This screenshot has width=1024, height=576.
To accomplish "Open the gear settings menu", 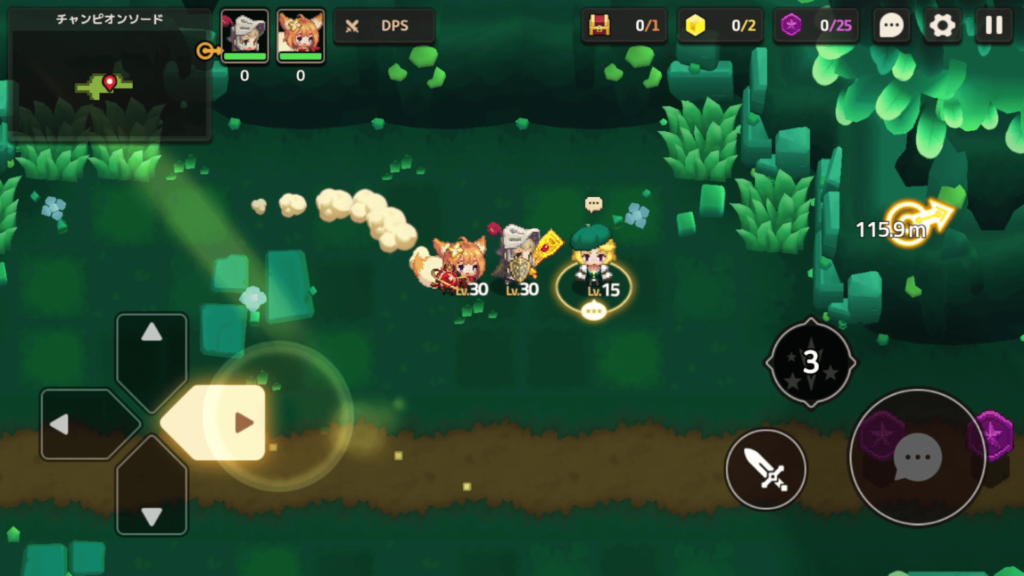I will point(942,26).
